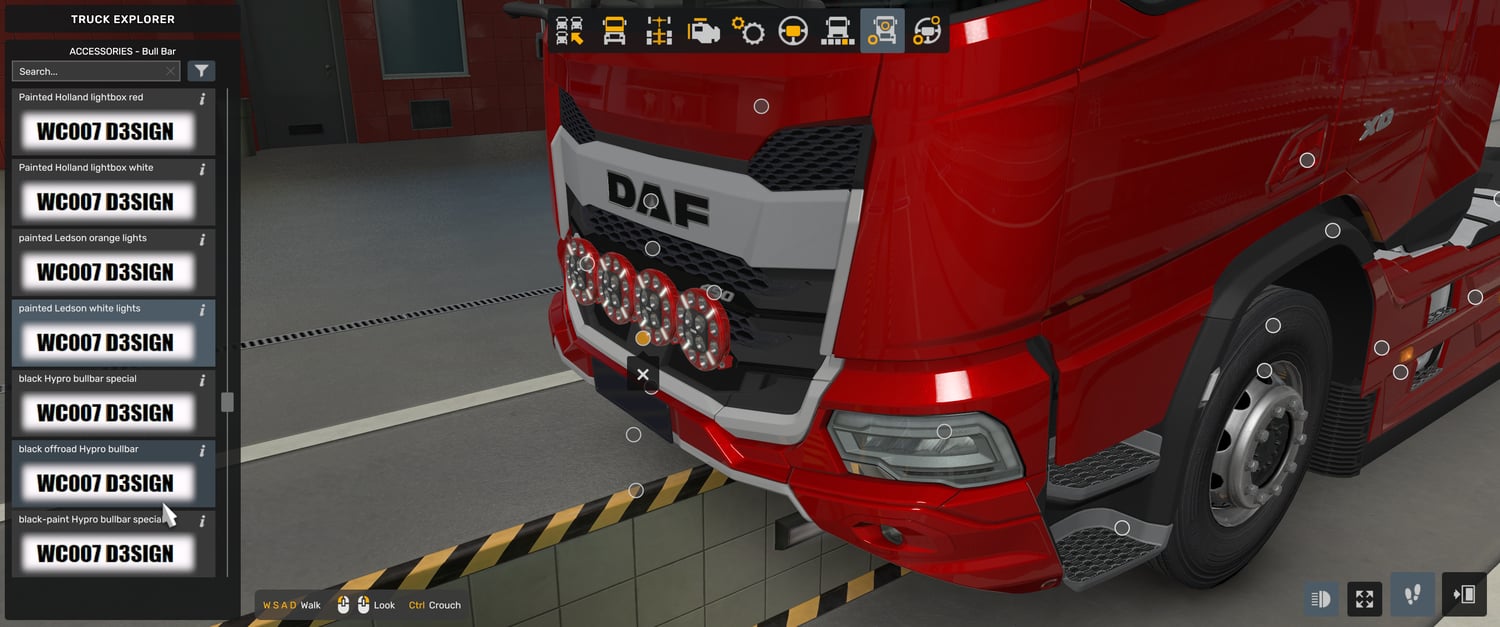This screenshot has width=1500, height=627.
Task: Switch to the engine category
Action: (x=703, y=31)
